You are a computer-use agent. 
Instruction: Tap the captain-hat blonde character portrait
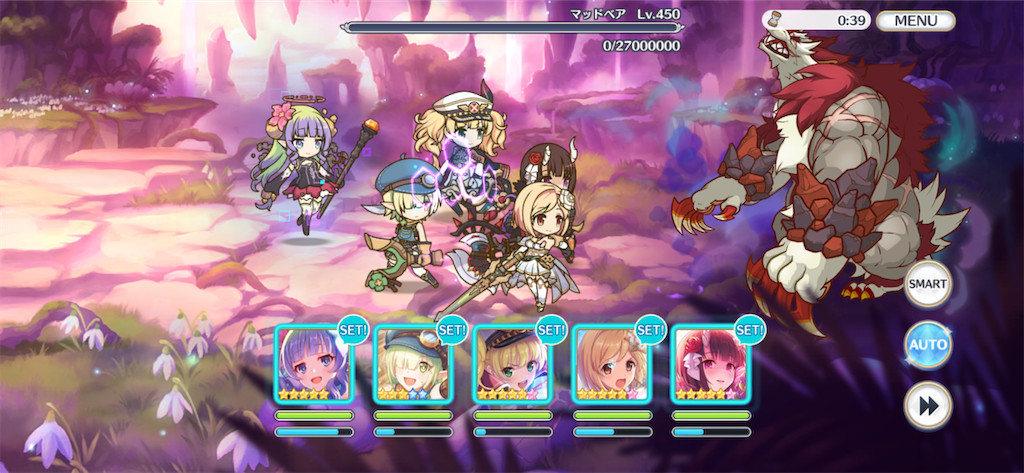pyautogui.click(x=512, y=364)
